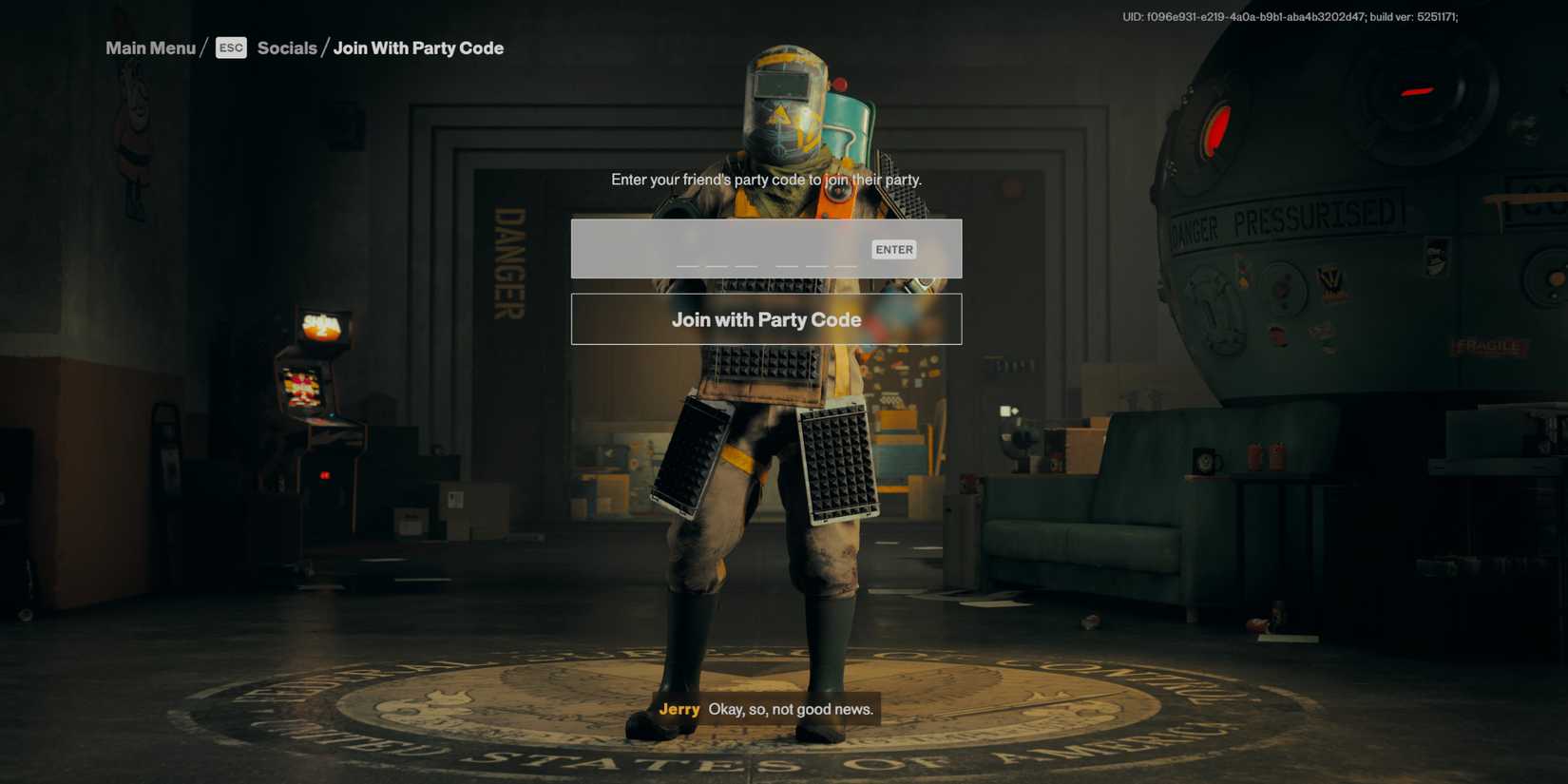Click the subtitle text from Jerry
Image resolution: width=1568 pixels, height=784 pixels.
pyautogui.click(x=792, y=709)
